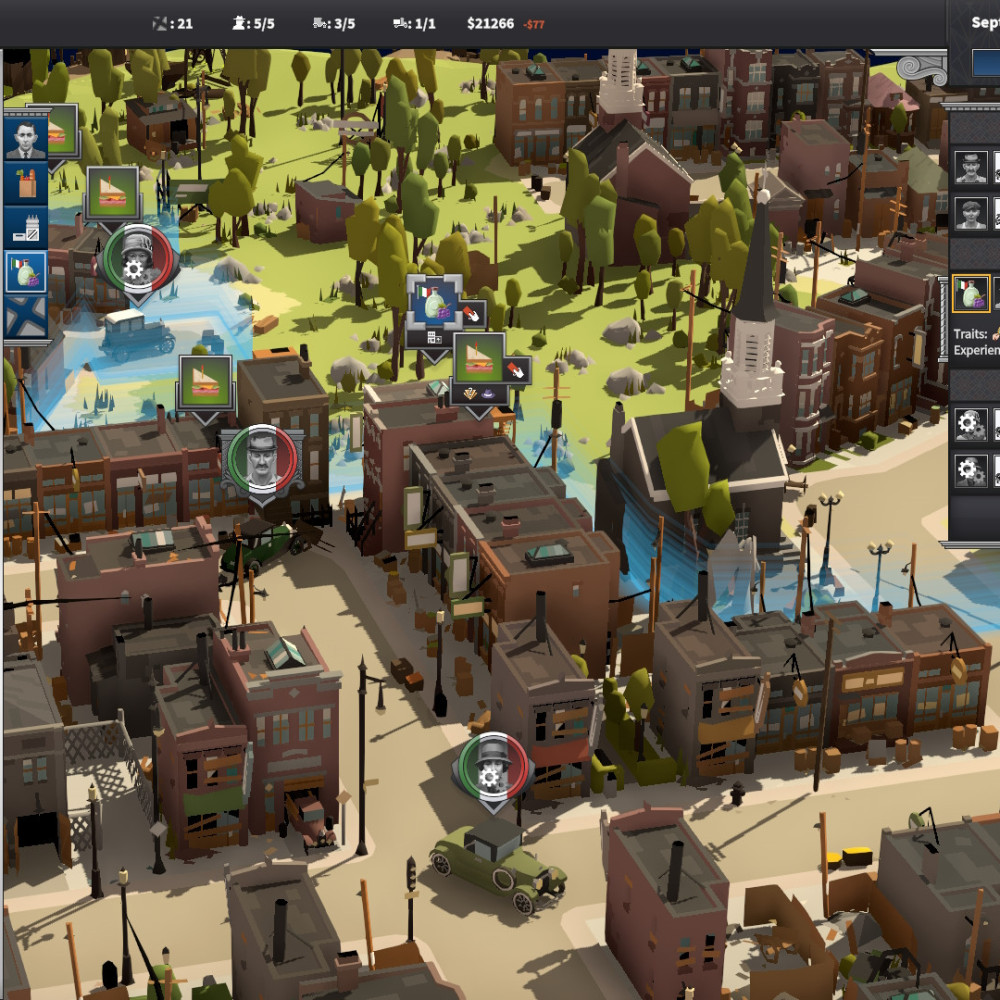Open the factory building sidebar button
1000x1000 pixels.
[x=25, y=228]
